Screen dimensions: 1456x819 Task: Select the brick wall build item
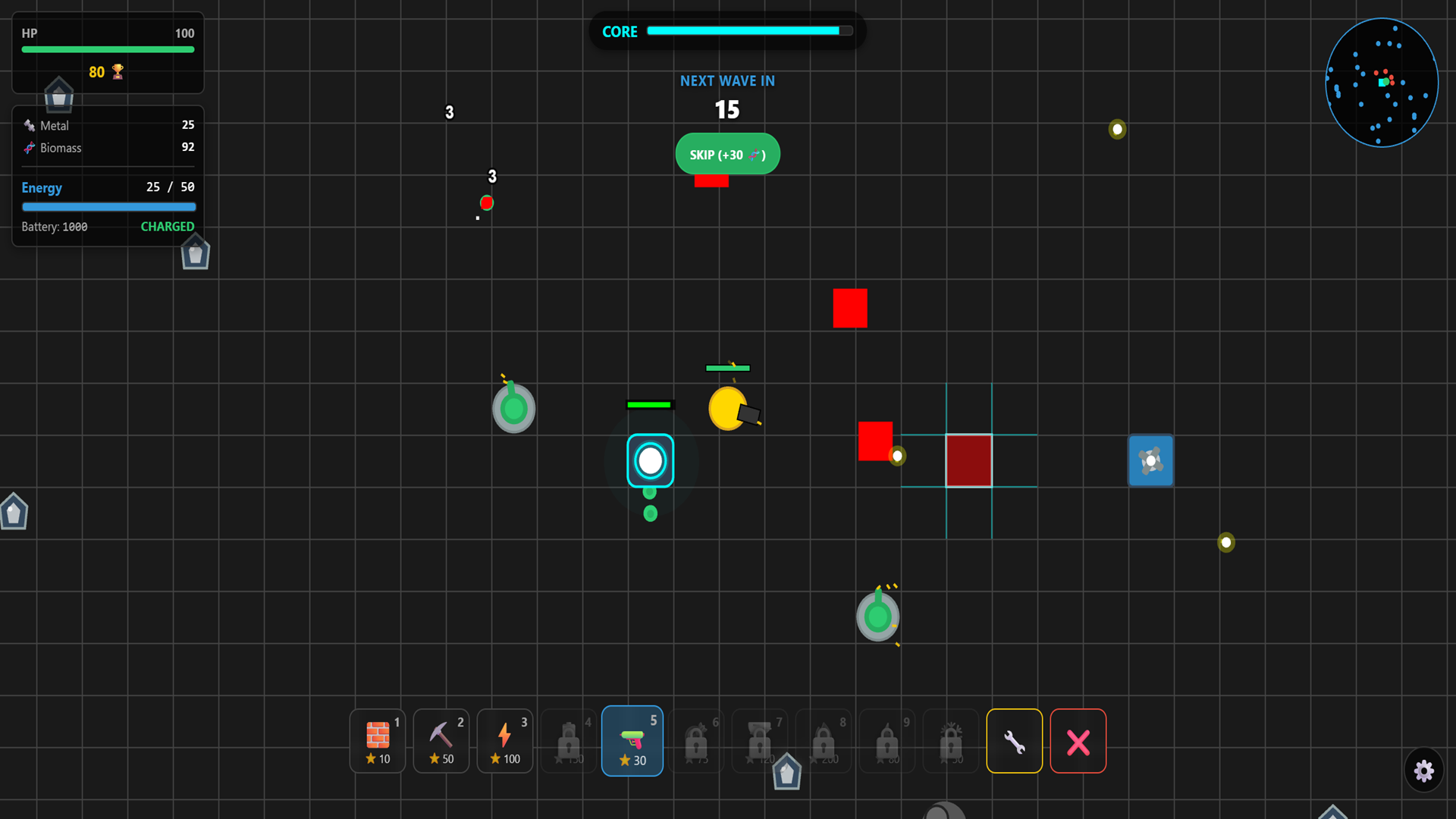point(377,741)
